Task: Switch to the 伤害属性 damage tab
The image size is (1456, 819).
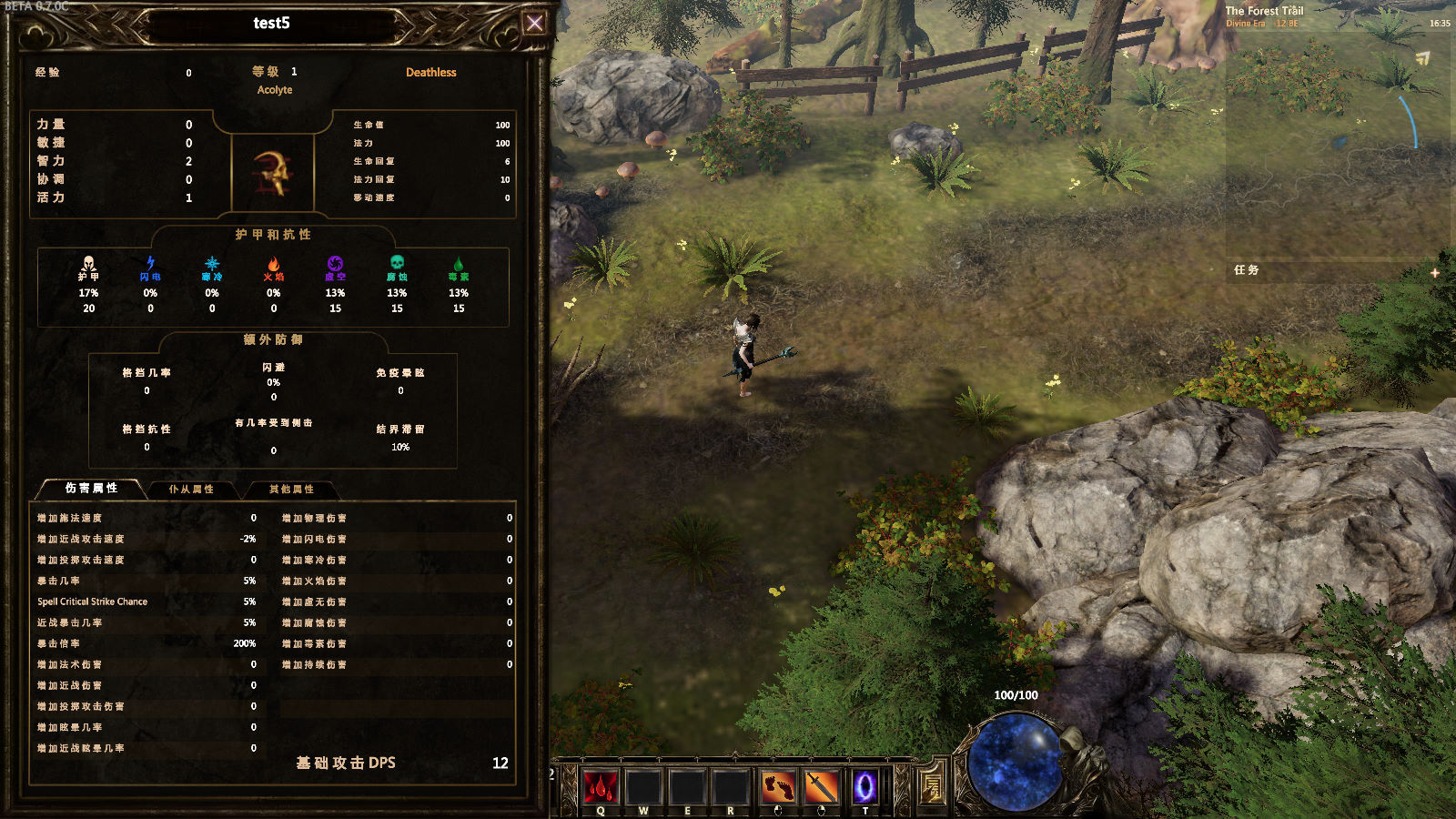Action: click(x=91, y=489)
